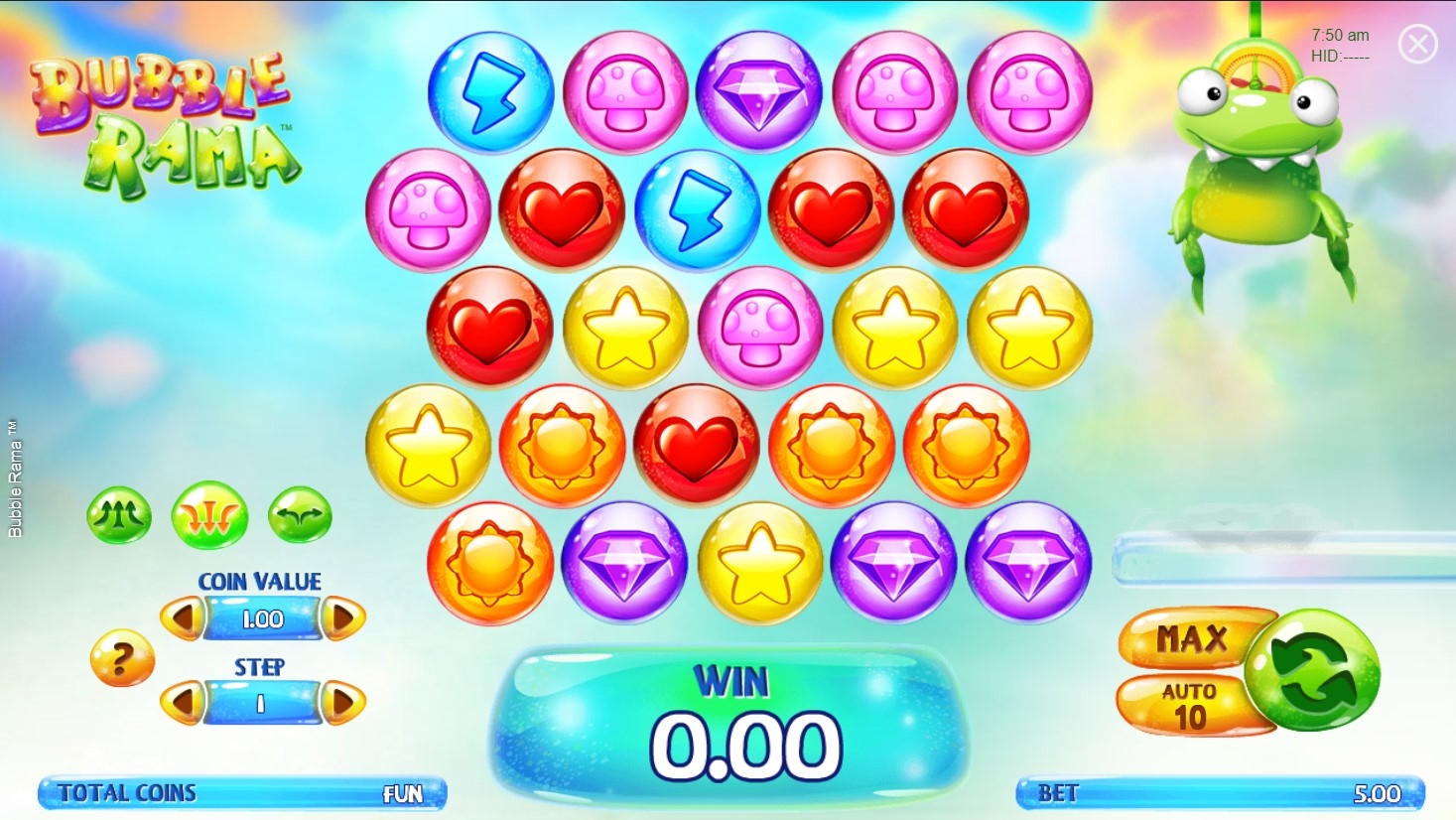The width and height of the screenshot is (1456, 820).
Task: Raise the STEP value with the right arrow
Action: click(x=342, y=703)
